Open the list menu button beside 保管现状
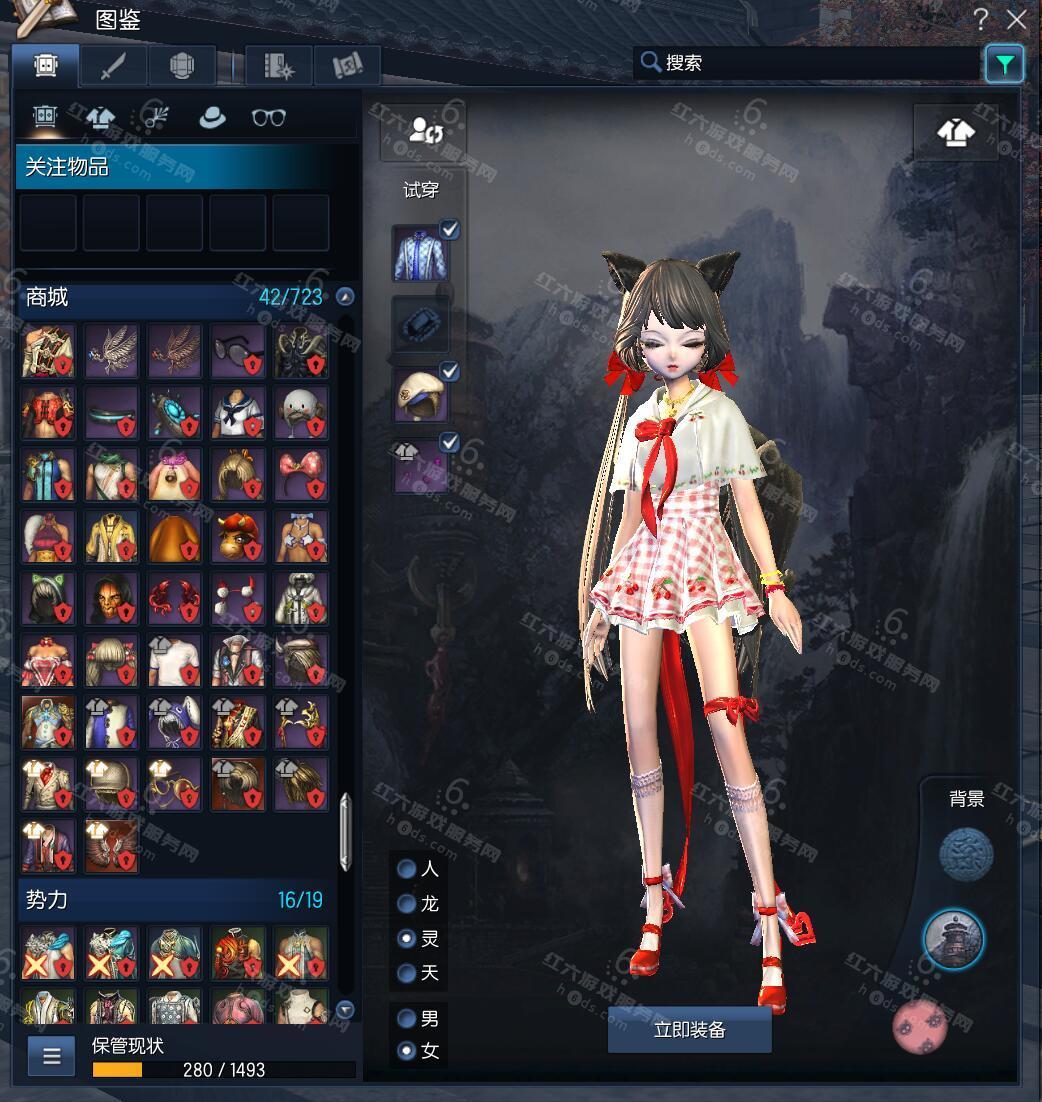The height and width of the screenshot is (1102, 1042). (x=51, y=1056)
